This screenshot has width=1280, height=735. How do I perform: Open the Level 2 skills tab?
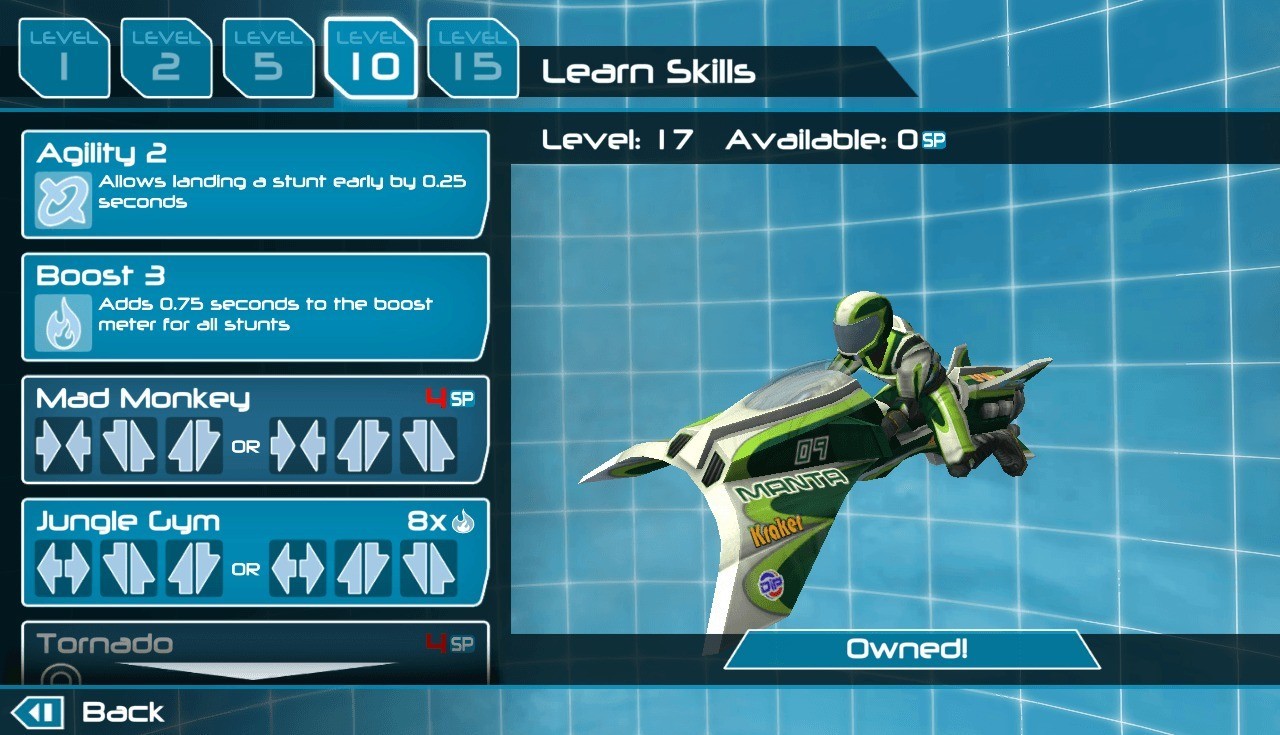point(166,58)
